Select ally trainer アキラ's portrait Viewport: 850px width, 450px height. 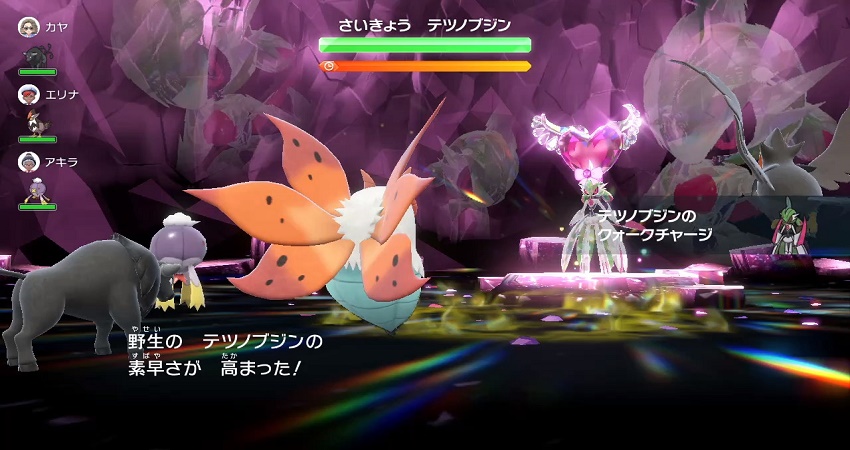[29, 161]
